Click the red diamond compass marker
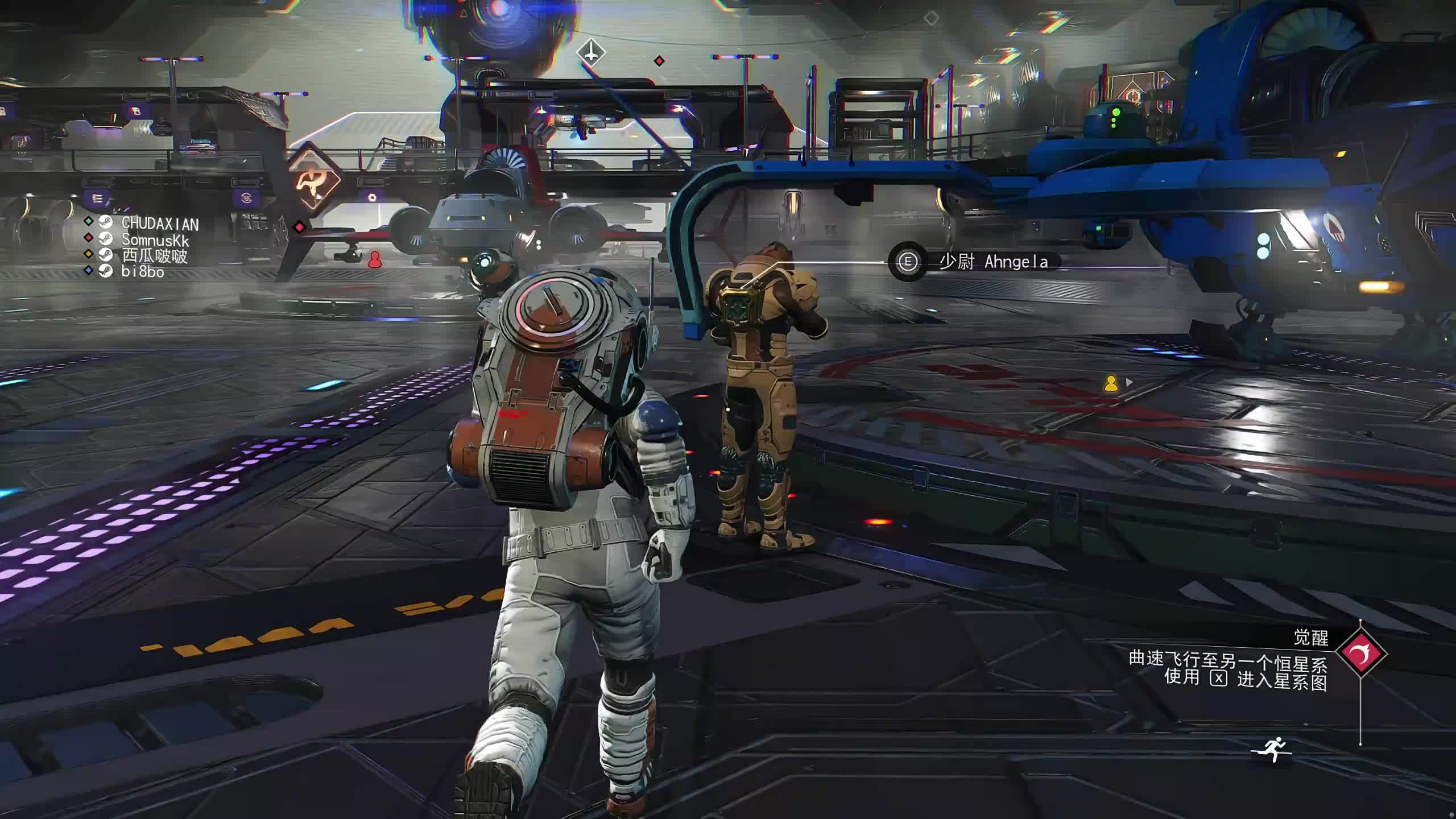 (659, 61)
